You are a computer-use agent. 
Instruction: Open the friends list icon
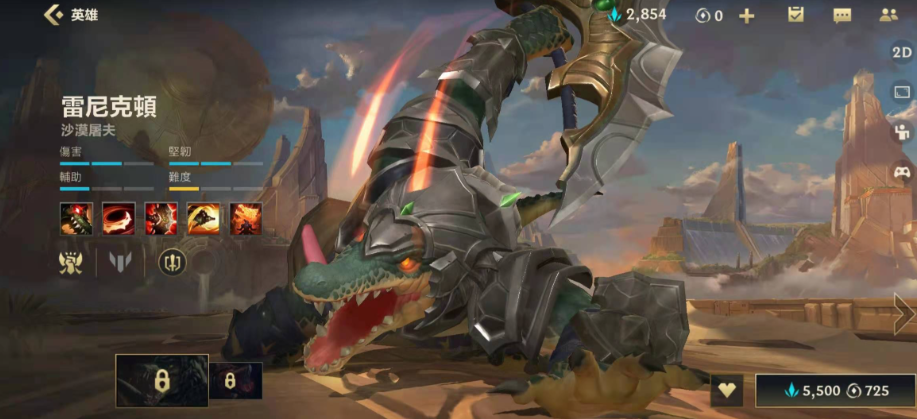[888, 15]
